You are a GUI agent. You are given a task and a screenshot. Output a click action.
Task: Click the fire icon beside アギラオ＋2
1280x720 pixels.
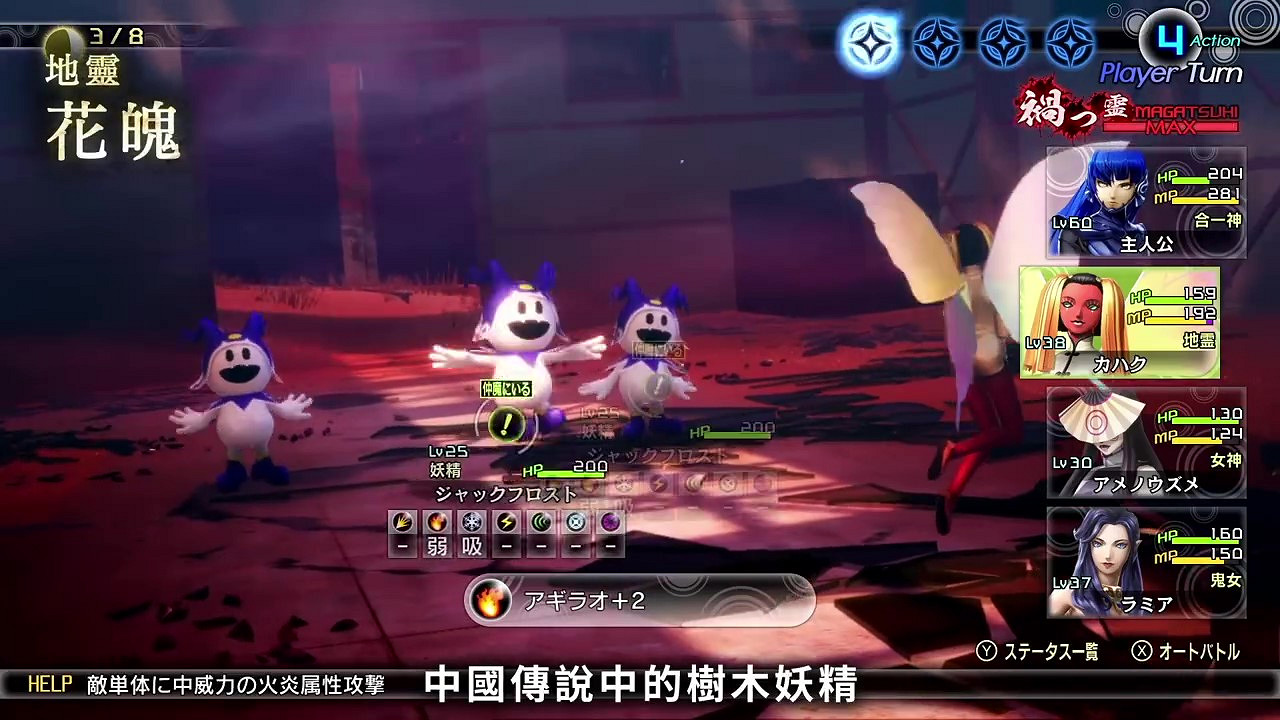pyautogui.click(x=490, y=600)
